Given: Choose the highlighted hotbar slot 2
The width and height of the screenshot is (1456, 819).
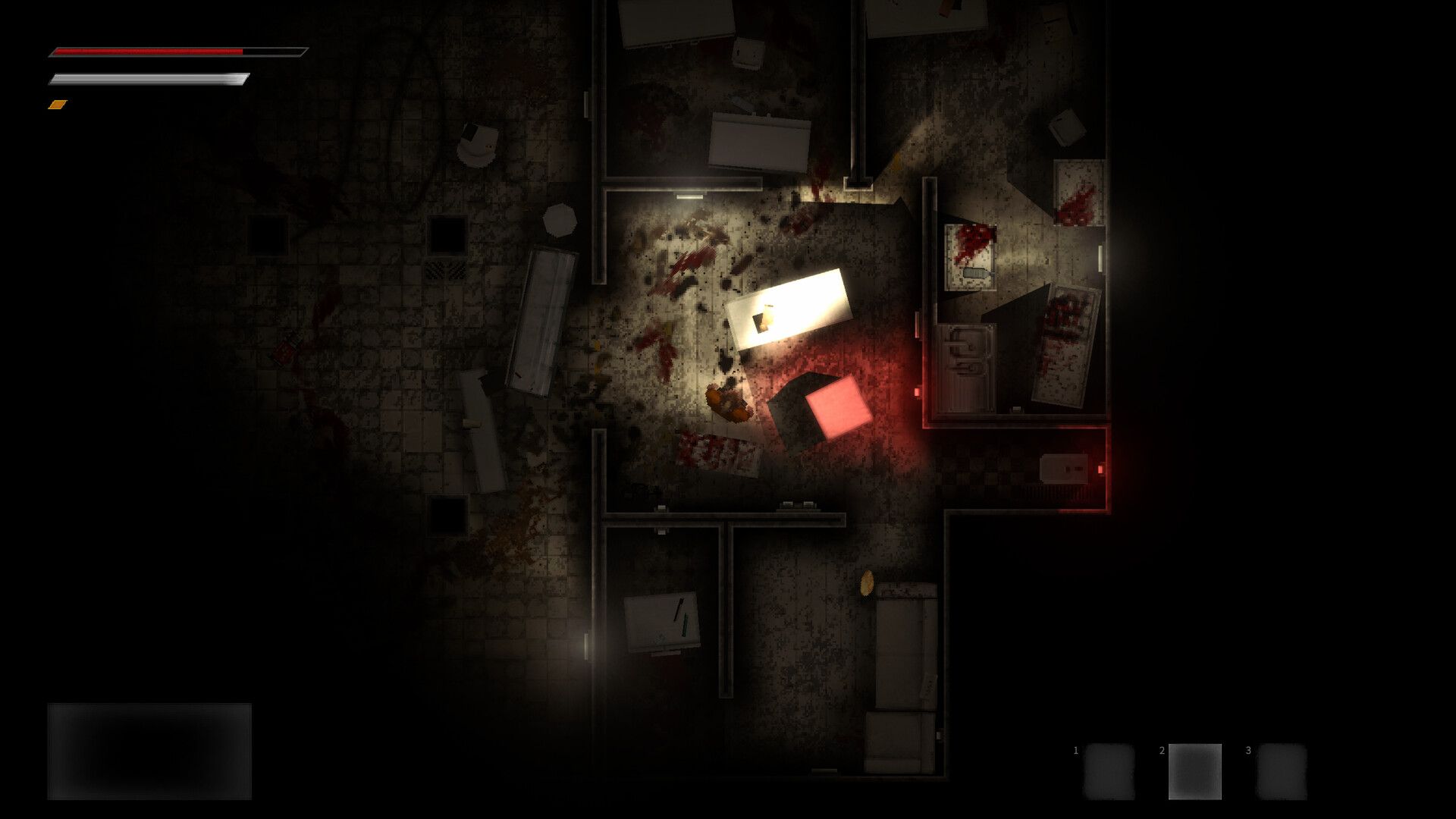Looking at the screenshot, I should click(x=1194, y=771).
